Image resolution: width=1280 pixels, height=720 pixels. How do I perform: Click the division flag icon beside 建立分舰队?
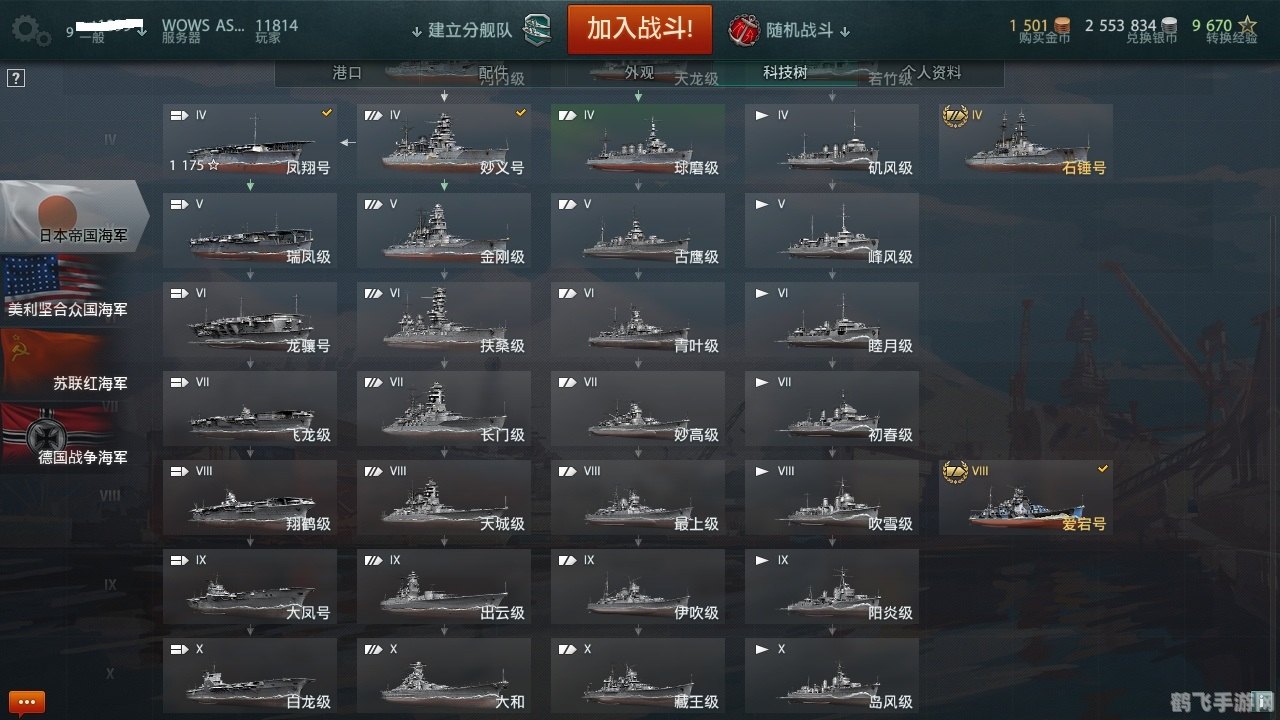pyautogui.click(x=538, y=29)
